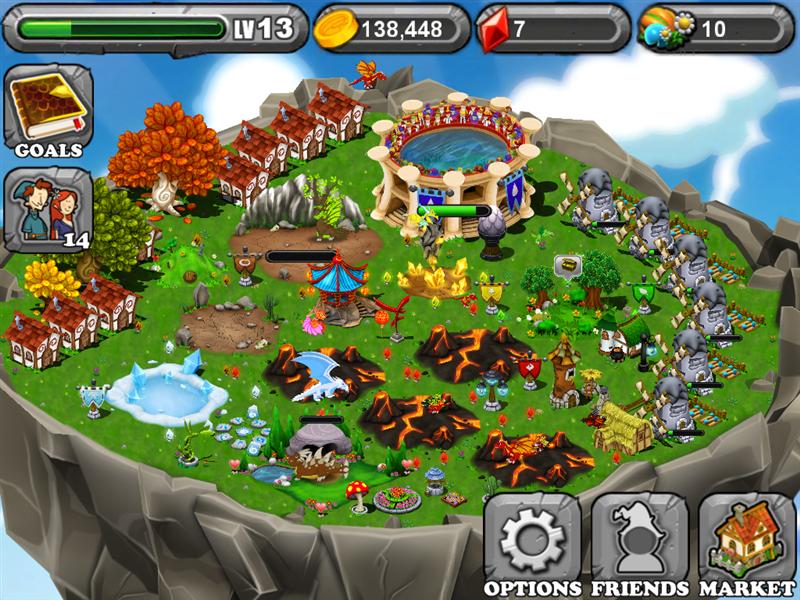Enter the Market shop
The width and height of the screenshot is (800, 600).
(746, 542)
